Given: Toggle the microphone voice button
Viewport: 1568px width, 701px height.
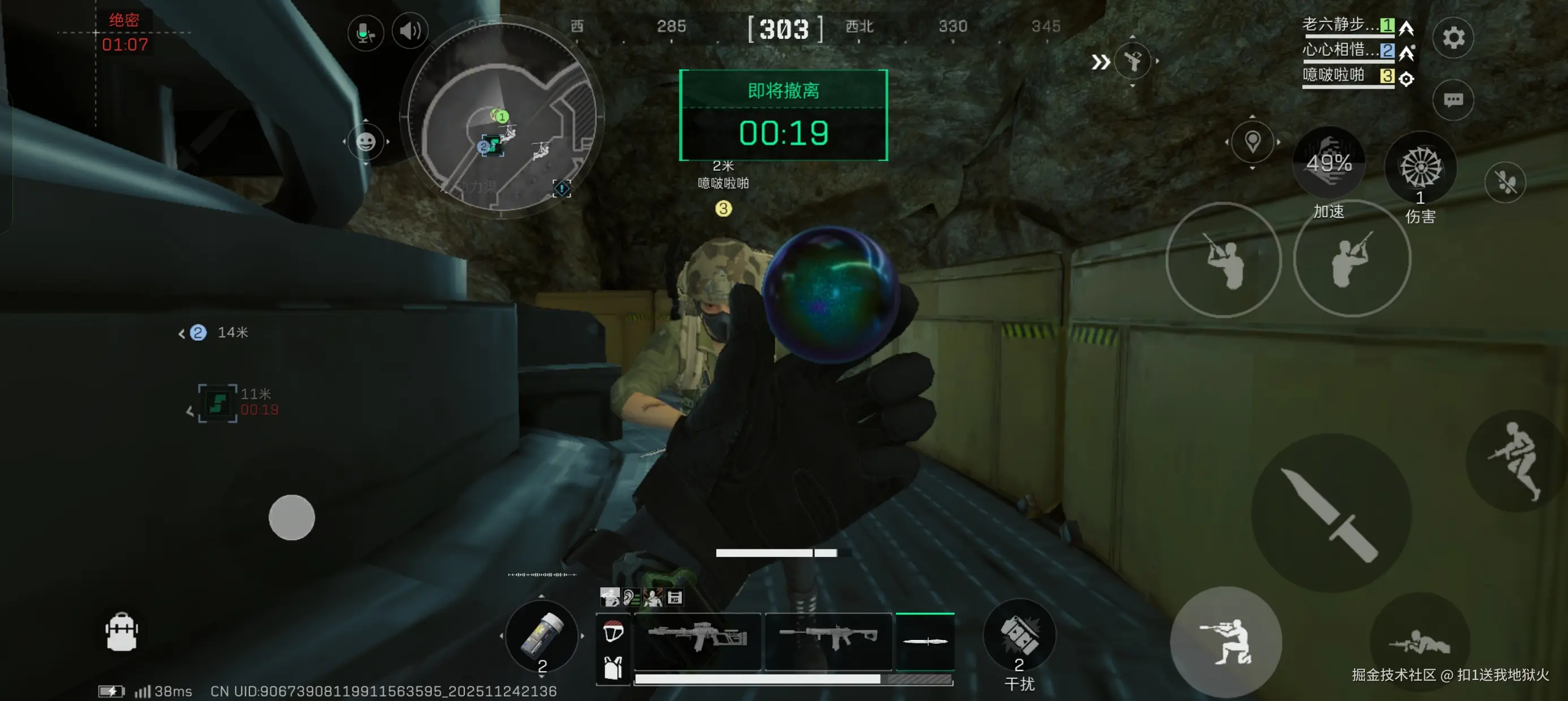Looking at the screenshot, I should 365,32.
